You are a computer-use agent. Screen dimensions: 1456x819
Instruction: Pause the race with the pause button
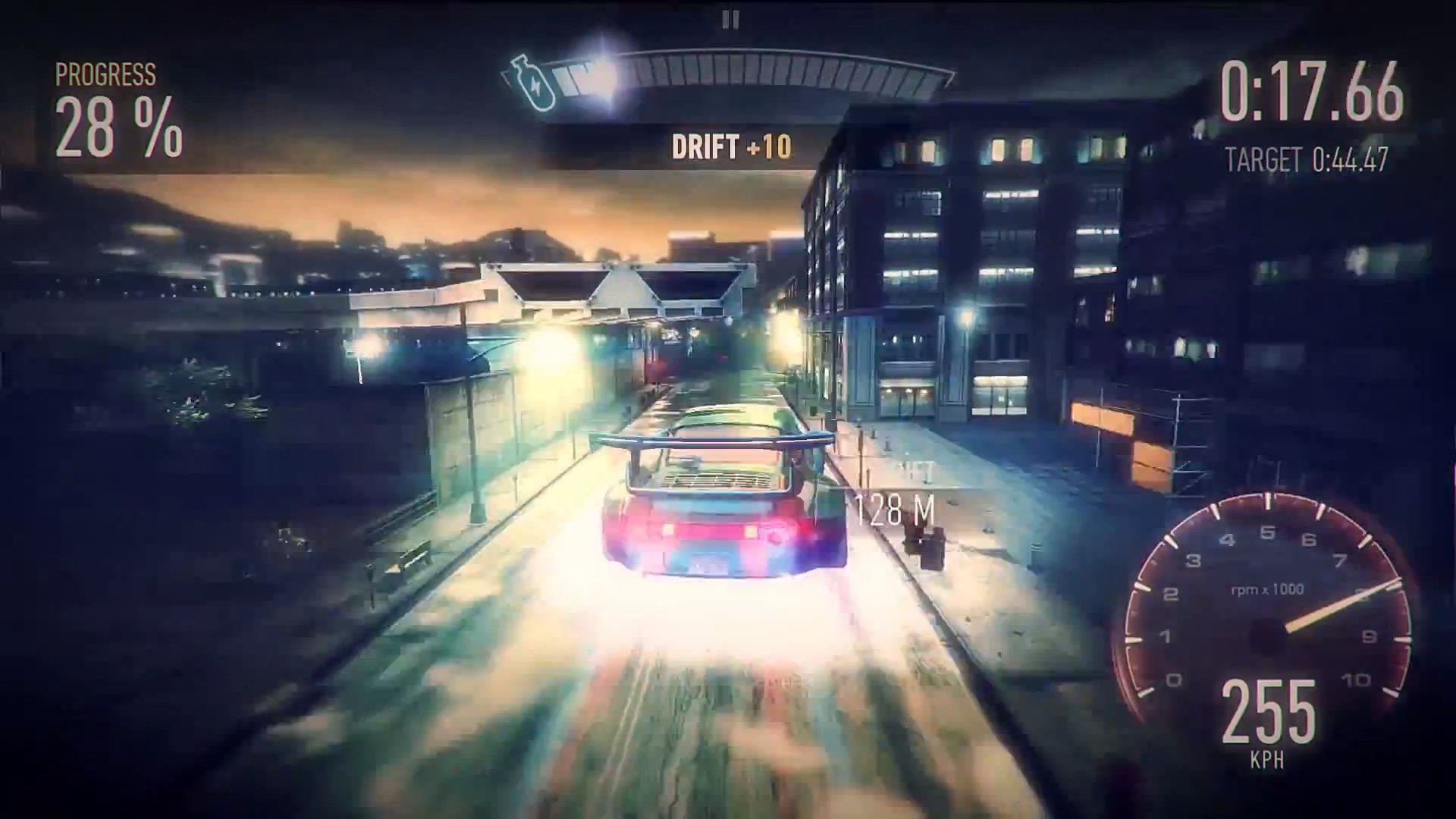click(730, 19)
